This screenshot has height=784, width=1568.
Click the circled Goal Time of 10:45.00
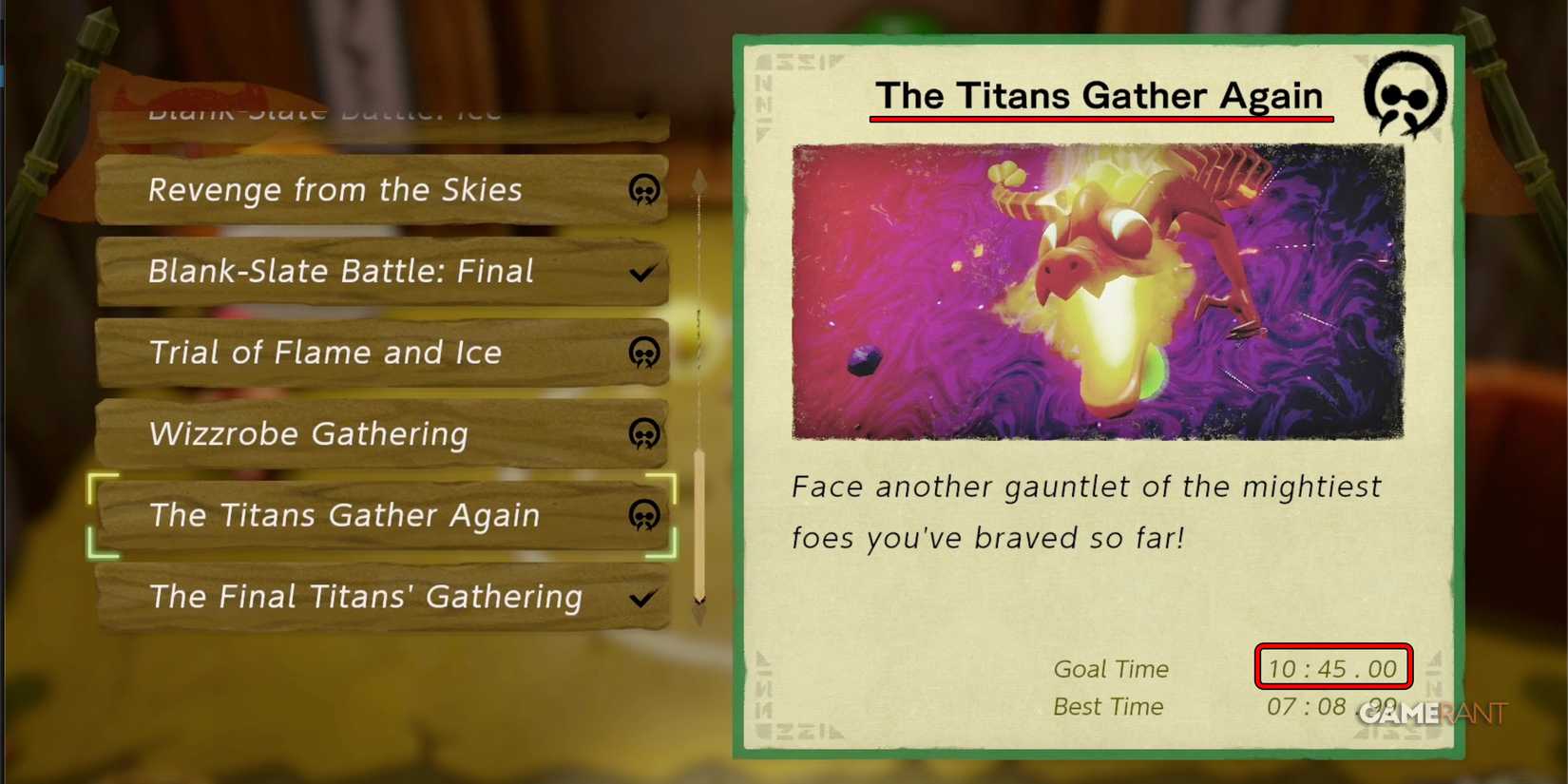pos(1333,668)
